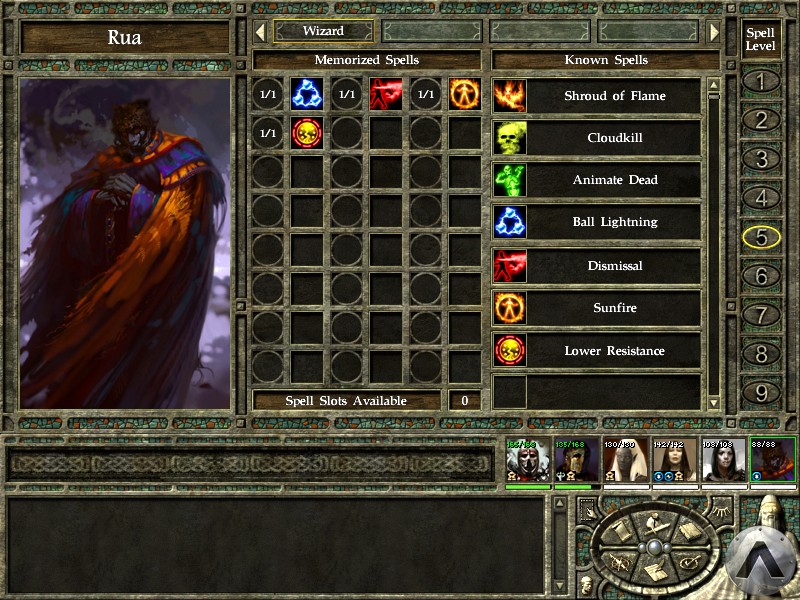800x600 pixels.
Task: Show spell level 3 spells
Action: coord(761,159)
